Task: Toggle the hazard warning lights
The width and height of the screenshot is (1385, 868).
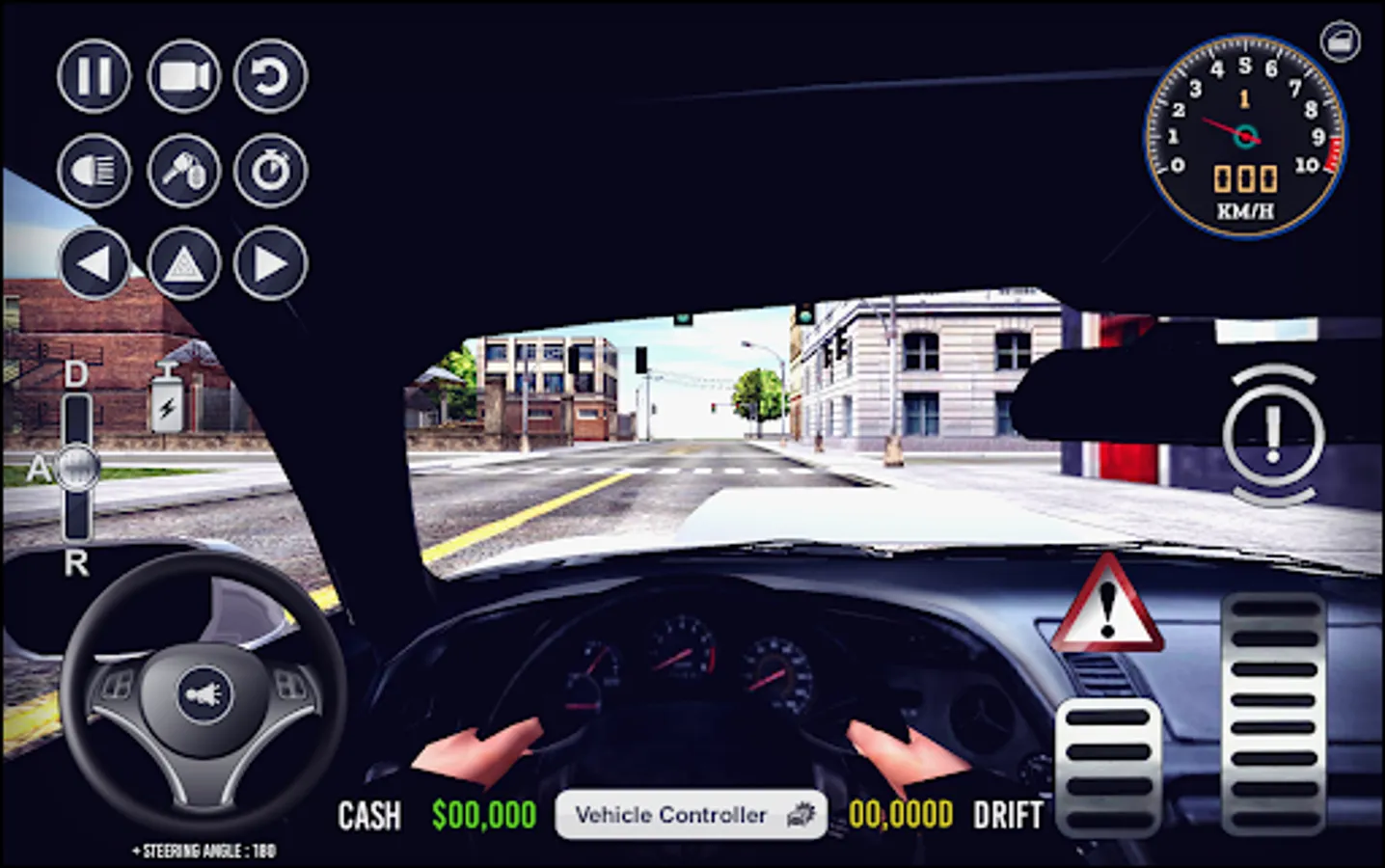Action: click(183, 263)
